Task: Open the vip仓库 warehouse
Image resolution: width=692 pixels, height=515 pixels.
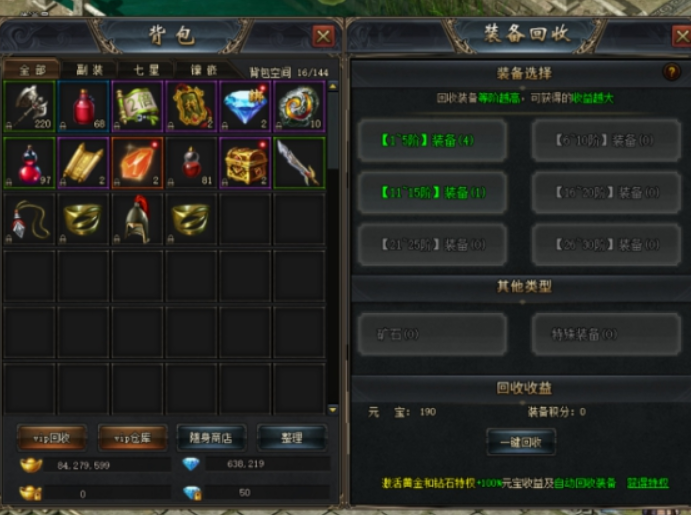Action: pos(131,438)
